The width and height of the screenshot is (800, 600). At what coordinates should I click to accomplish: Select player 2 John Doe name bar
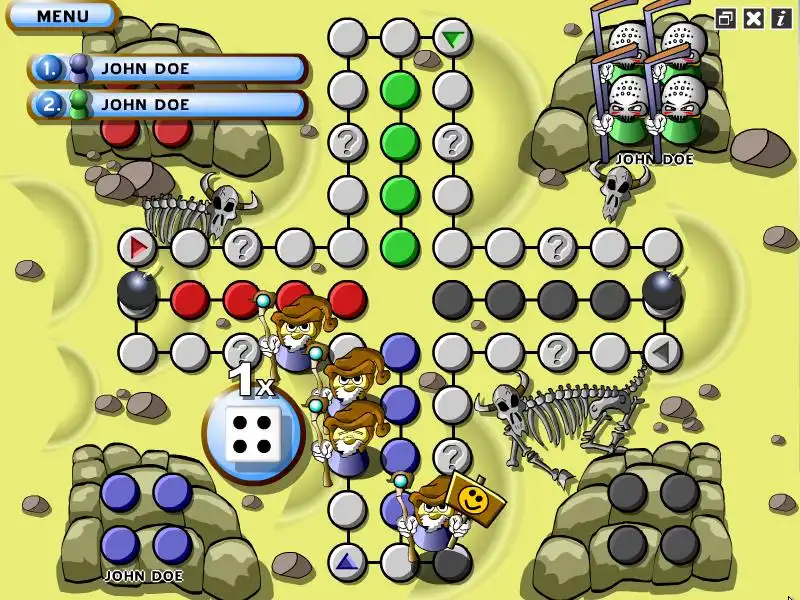click(168, 104)
